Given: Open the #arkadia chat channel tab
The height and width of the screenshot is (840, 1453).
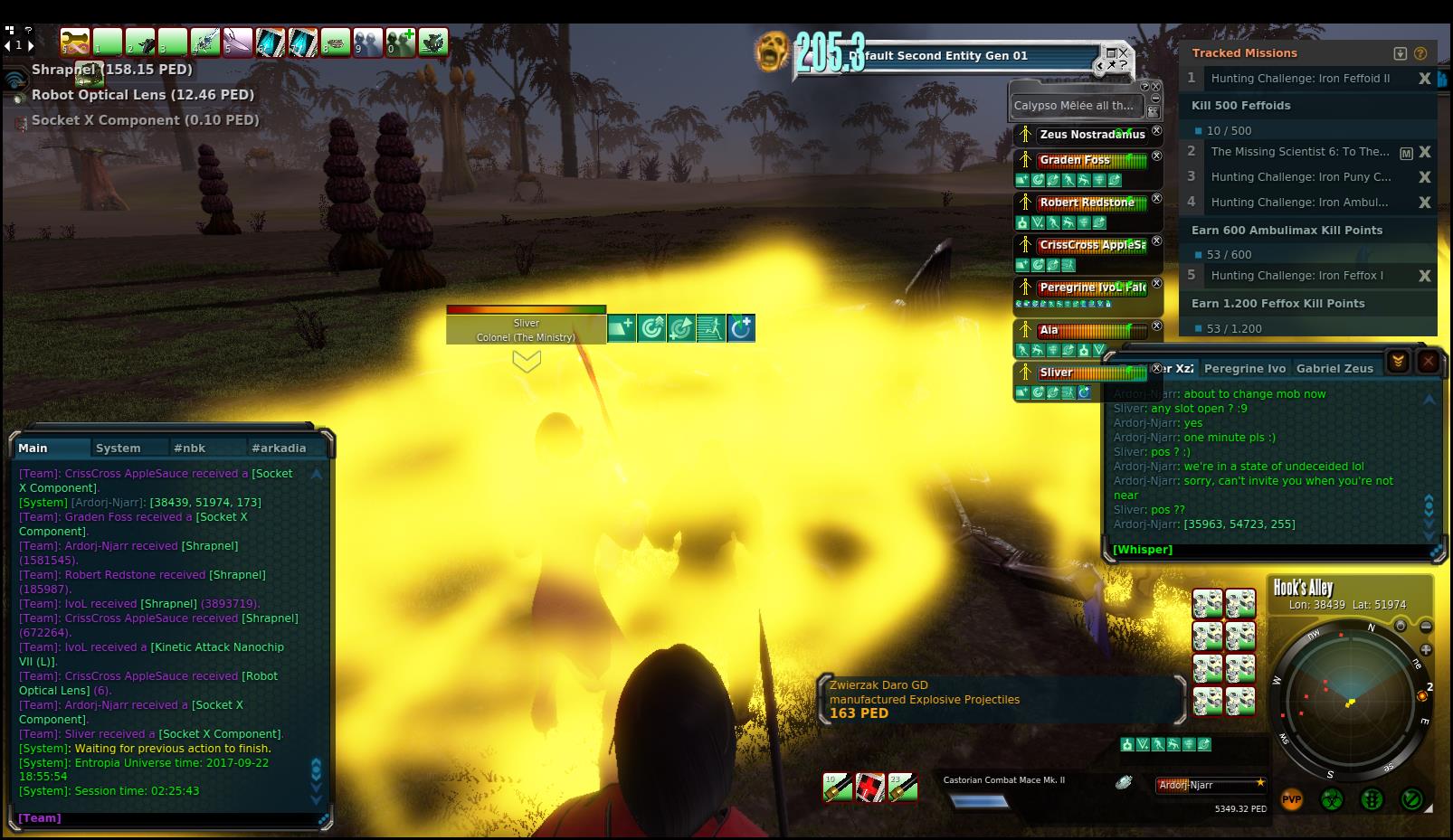Looking at the screenshot, I should pyautogui.click(x=279, y=448).
